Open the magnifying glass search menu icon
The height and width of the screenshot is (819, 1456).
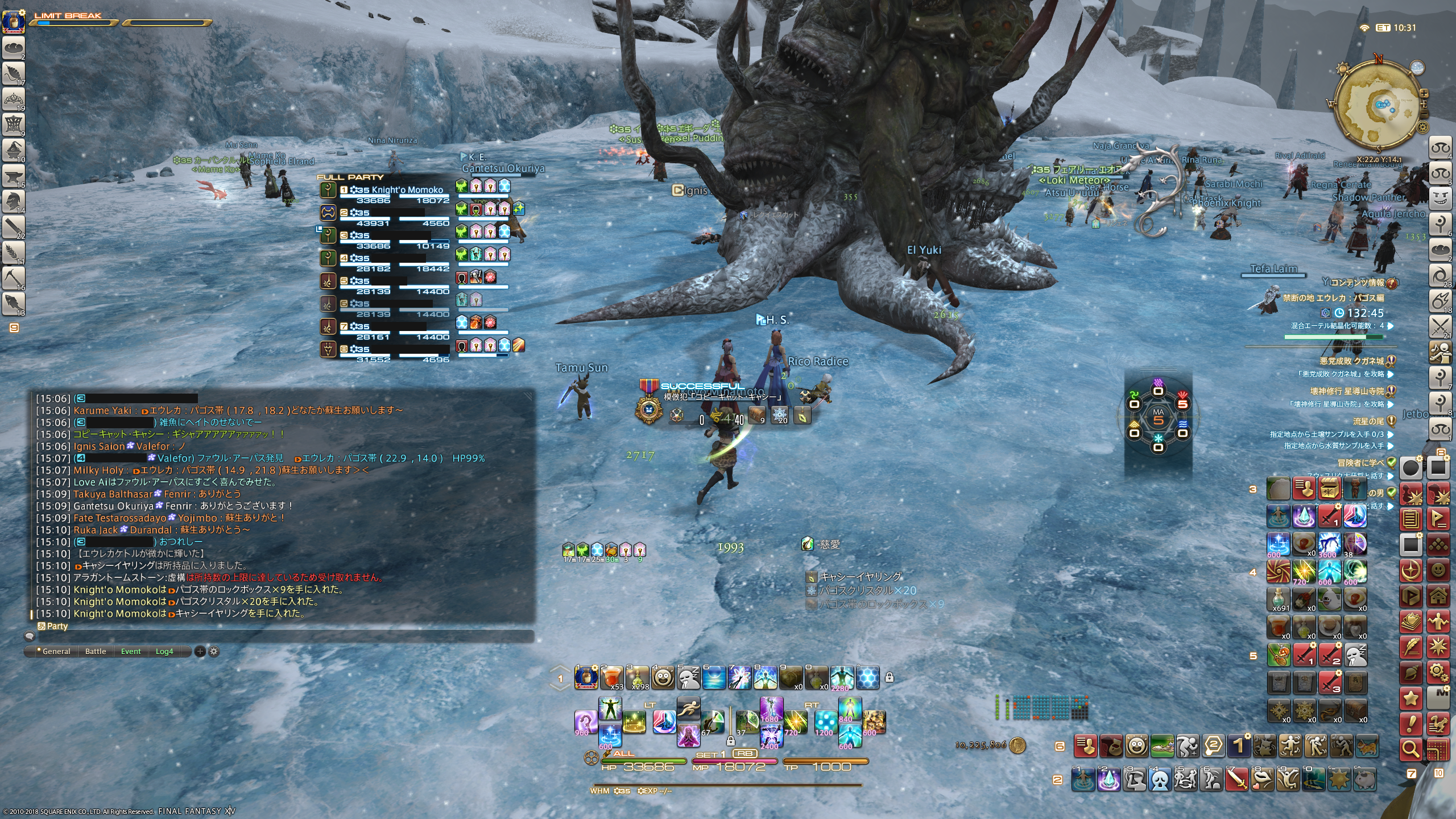(1411, 749)
